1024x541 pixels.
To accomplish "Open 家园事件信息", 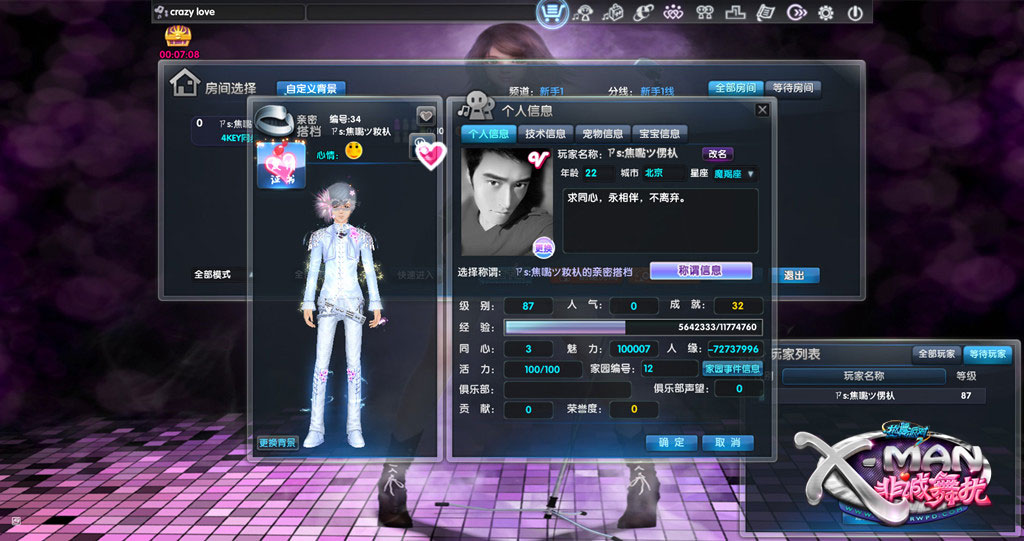I will coord(732,369).
